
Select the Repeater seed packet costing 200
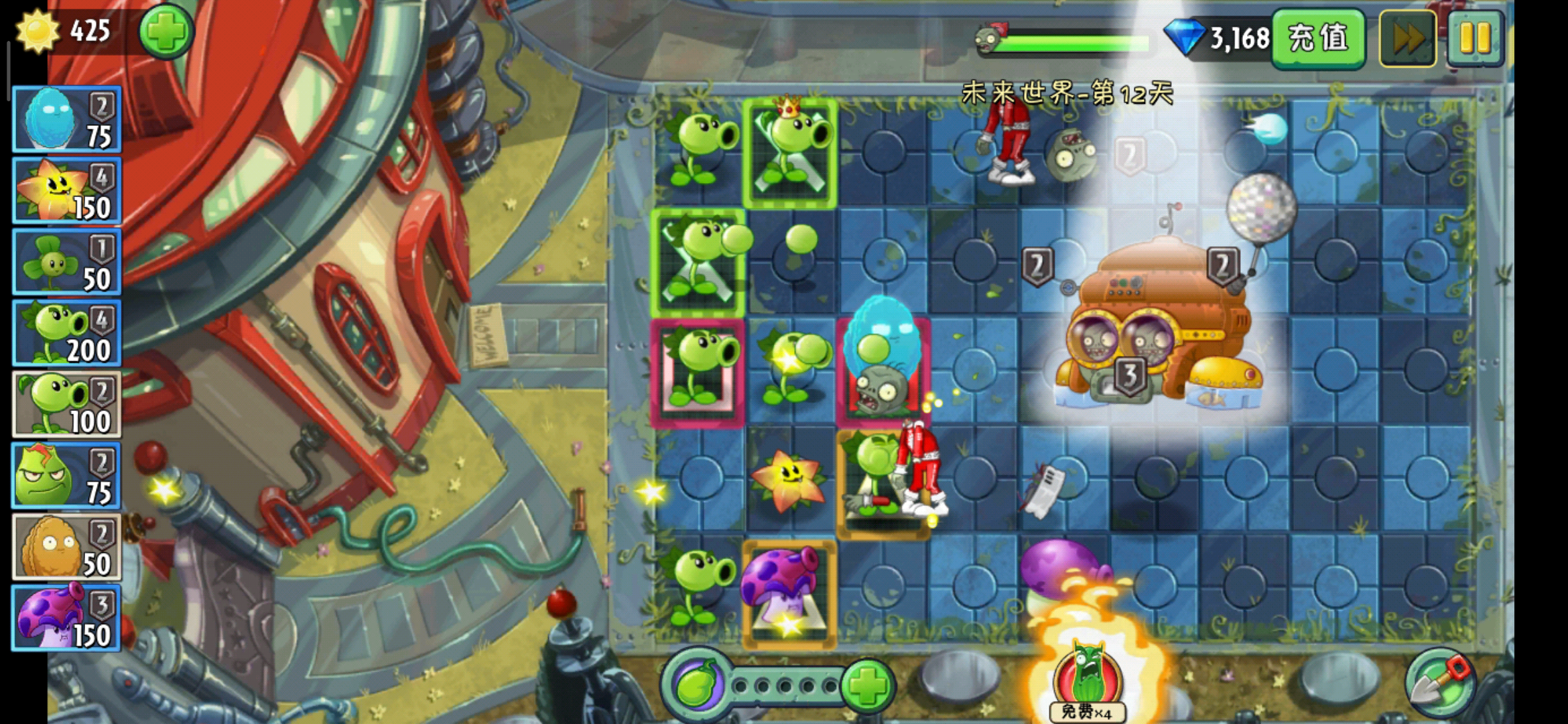[x=66, y=333]
